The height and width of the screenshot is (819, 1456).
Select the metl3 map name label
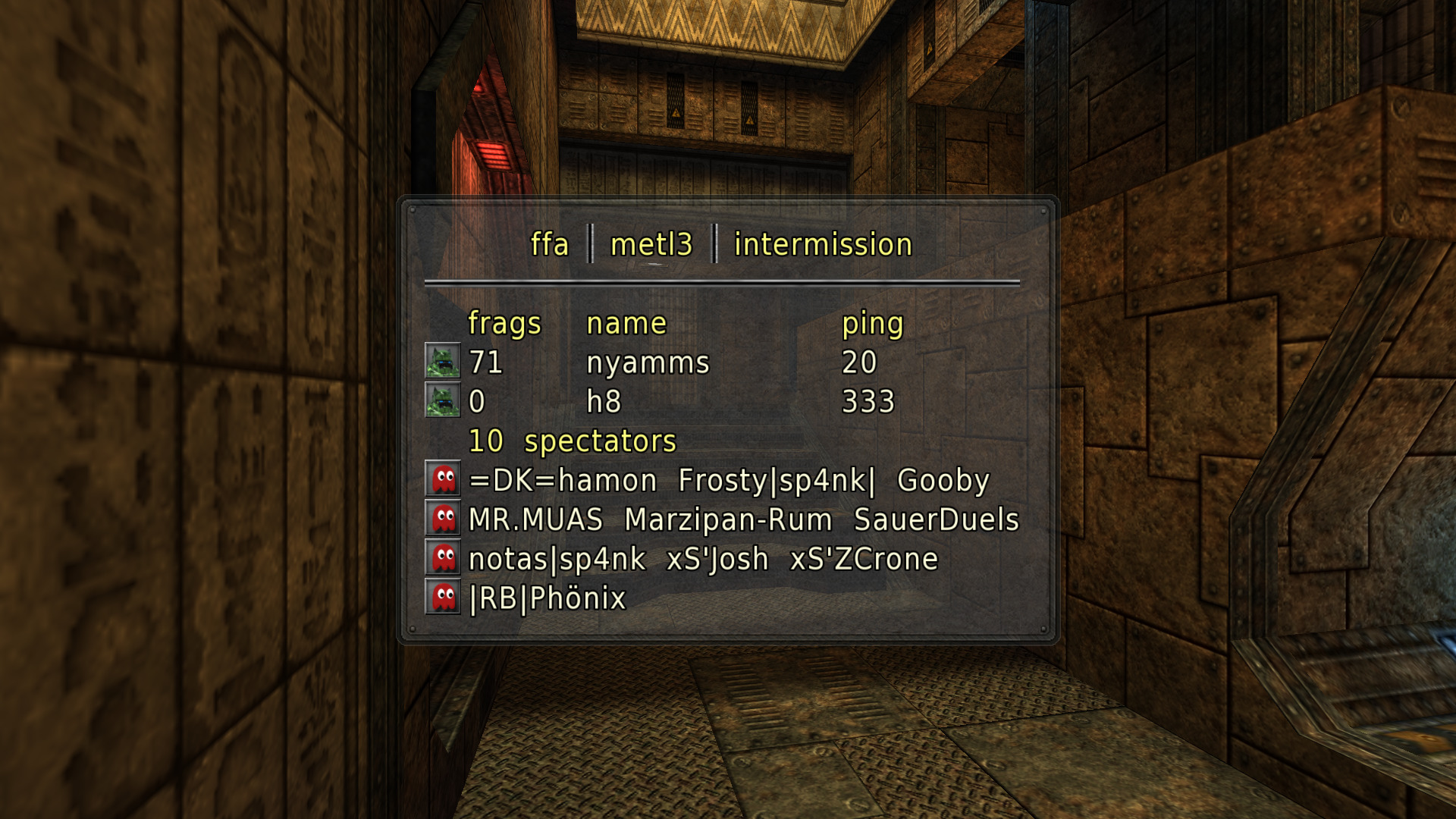[x=651, y=244]
